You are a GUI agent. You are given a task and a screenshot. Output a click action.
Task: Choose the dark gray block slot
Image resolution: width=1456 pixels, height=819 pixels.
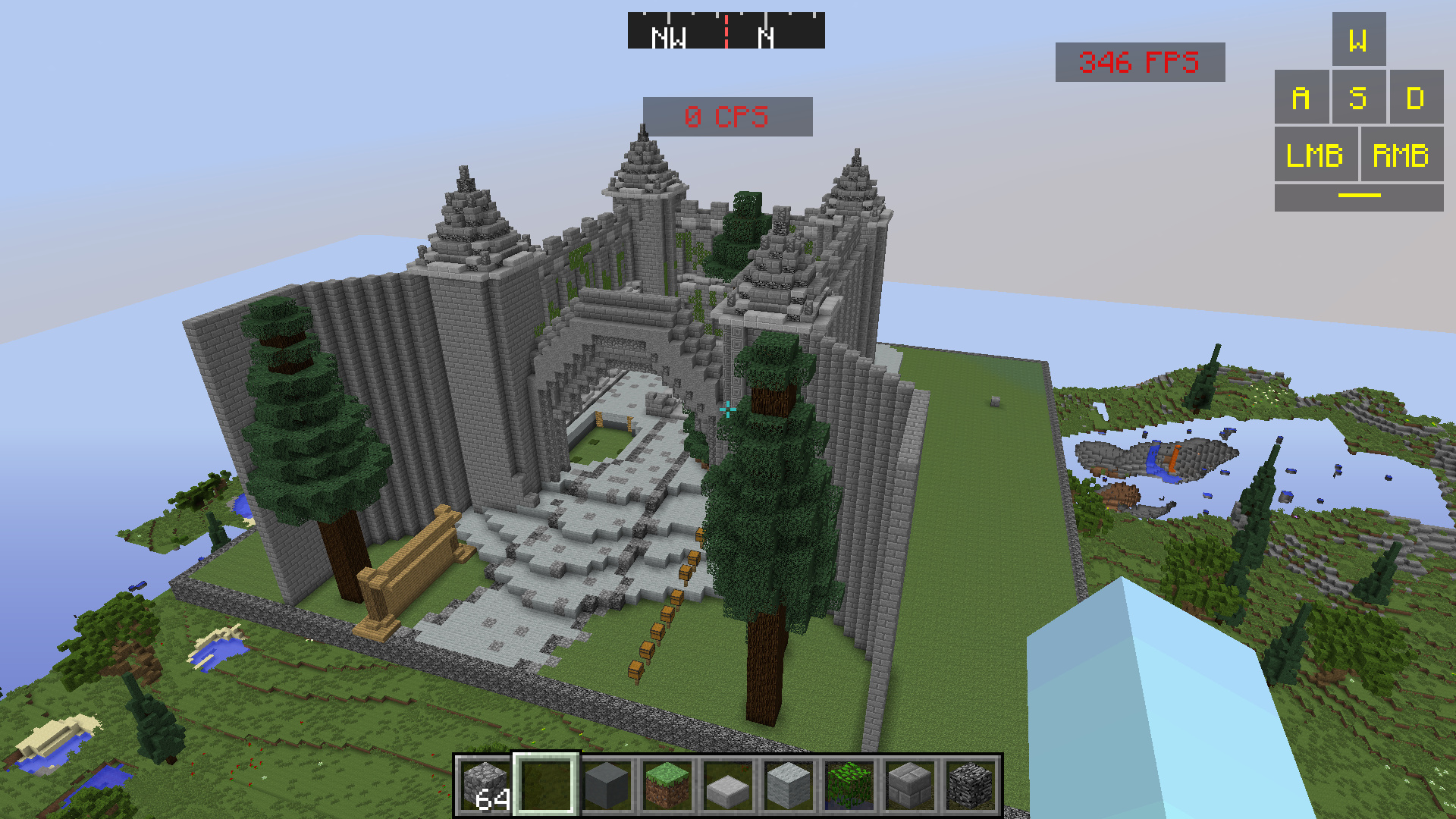(x=607, y=786)
